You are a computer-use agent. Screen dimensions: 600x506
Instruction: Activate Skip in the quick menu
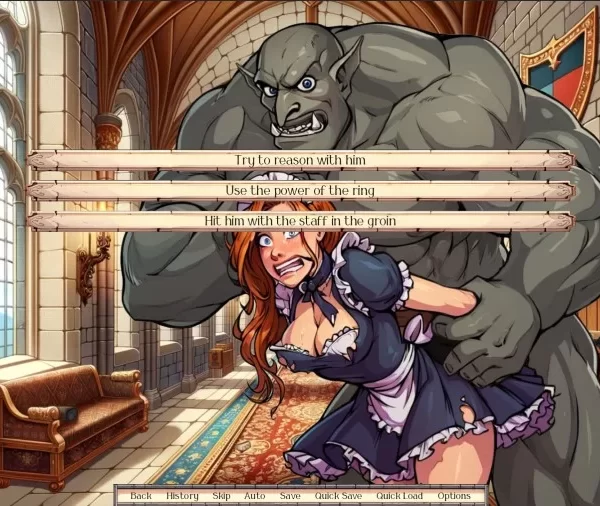point(221,496)
